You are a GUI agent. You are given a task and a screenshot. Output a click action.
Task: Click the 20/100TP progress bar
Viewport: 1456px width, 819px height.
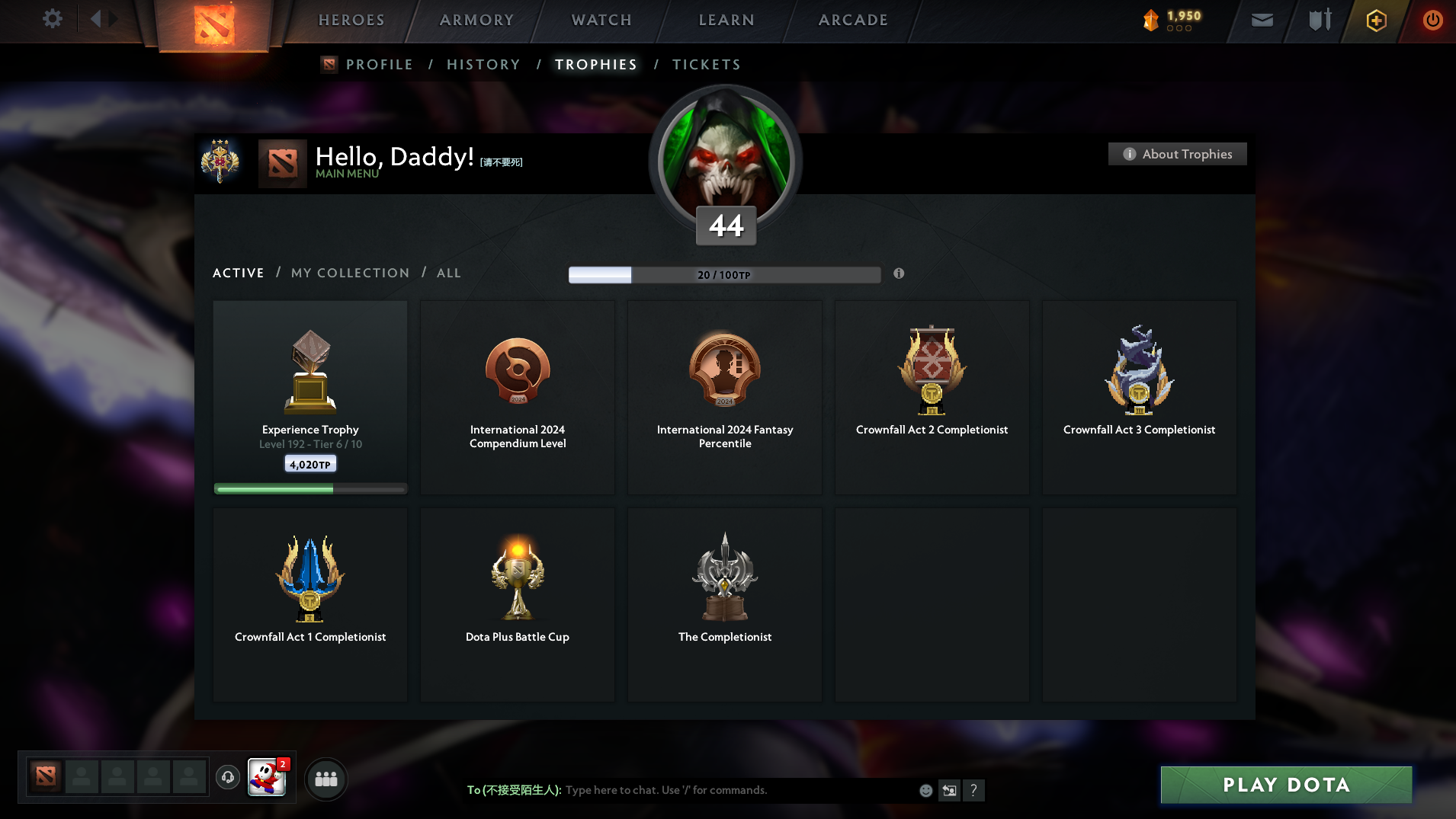coord(724,274)
